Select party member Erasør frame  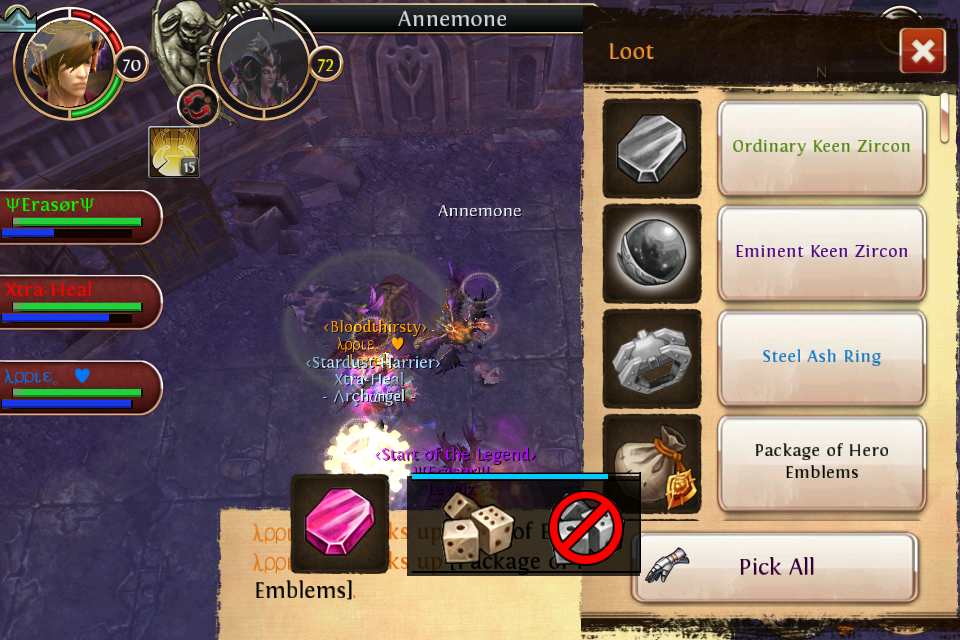[x=80, y=216]
